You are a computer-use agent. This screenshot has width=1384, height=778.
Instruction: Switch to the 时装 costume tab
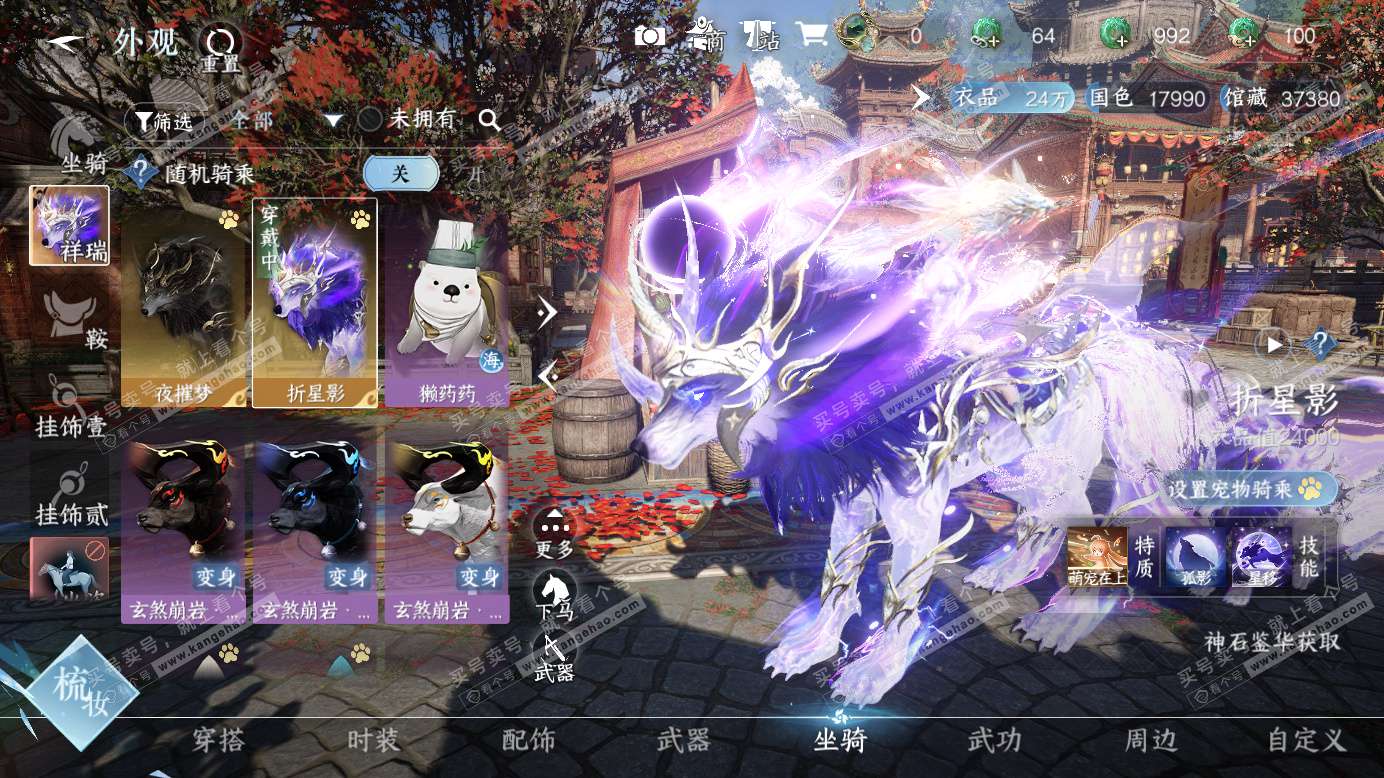pyautogui.click(x=373, y=741)
